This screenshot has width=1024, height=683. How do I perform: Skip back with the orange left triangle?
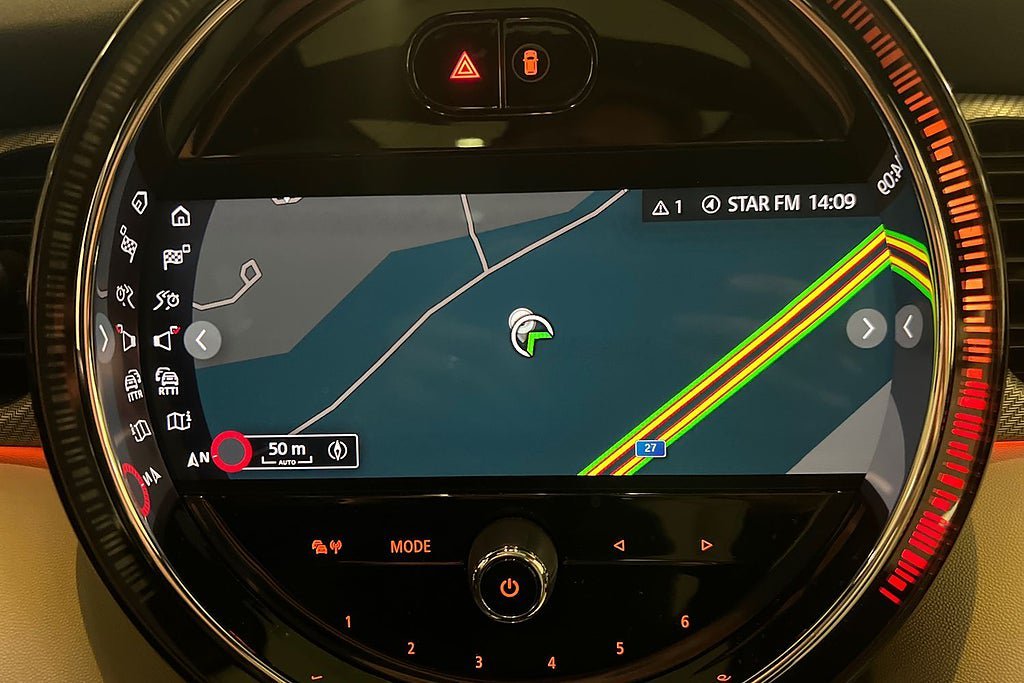click(618, 545)
